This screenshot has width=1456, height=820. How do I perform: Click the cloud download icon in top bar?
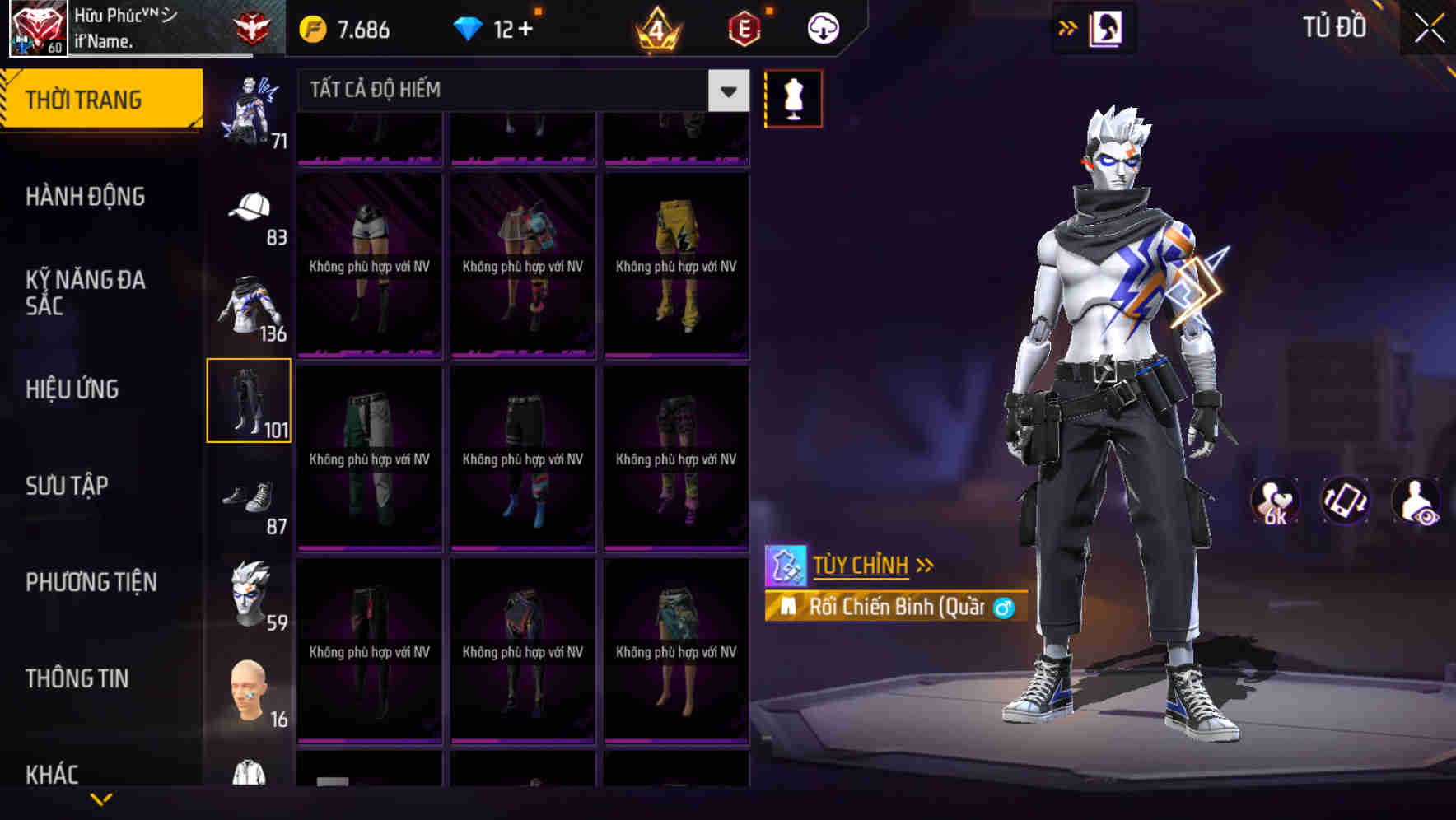tap(821, 27)
